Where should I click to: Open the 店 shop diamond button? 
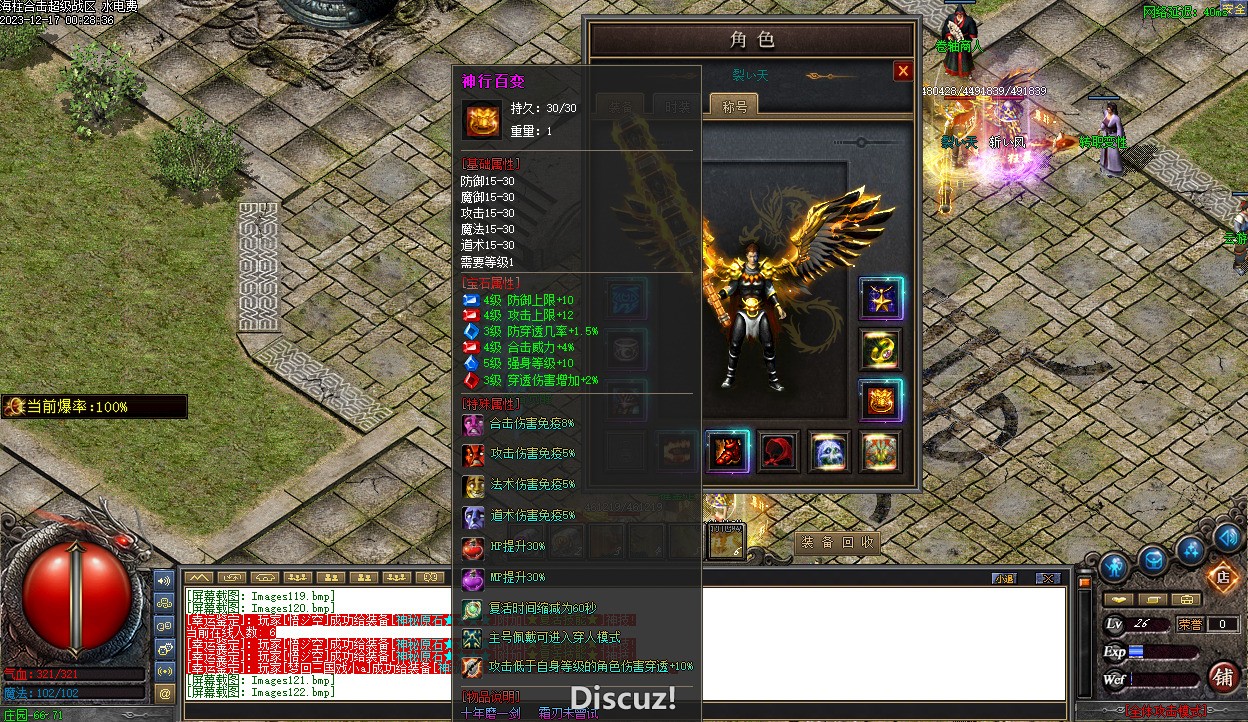click(1221, 576)
